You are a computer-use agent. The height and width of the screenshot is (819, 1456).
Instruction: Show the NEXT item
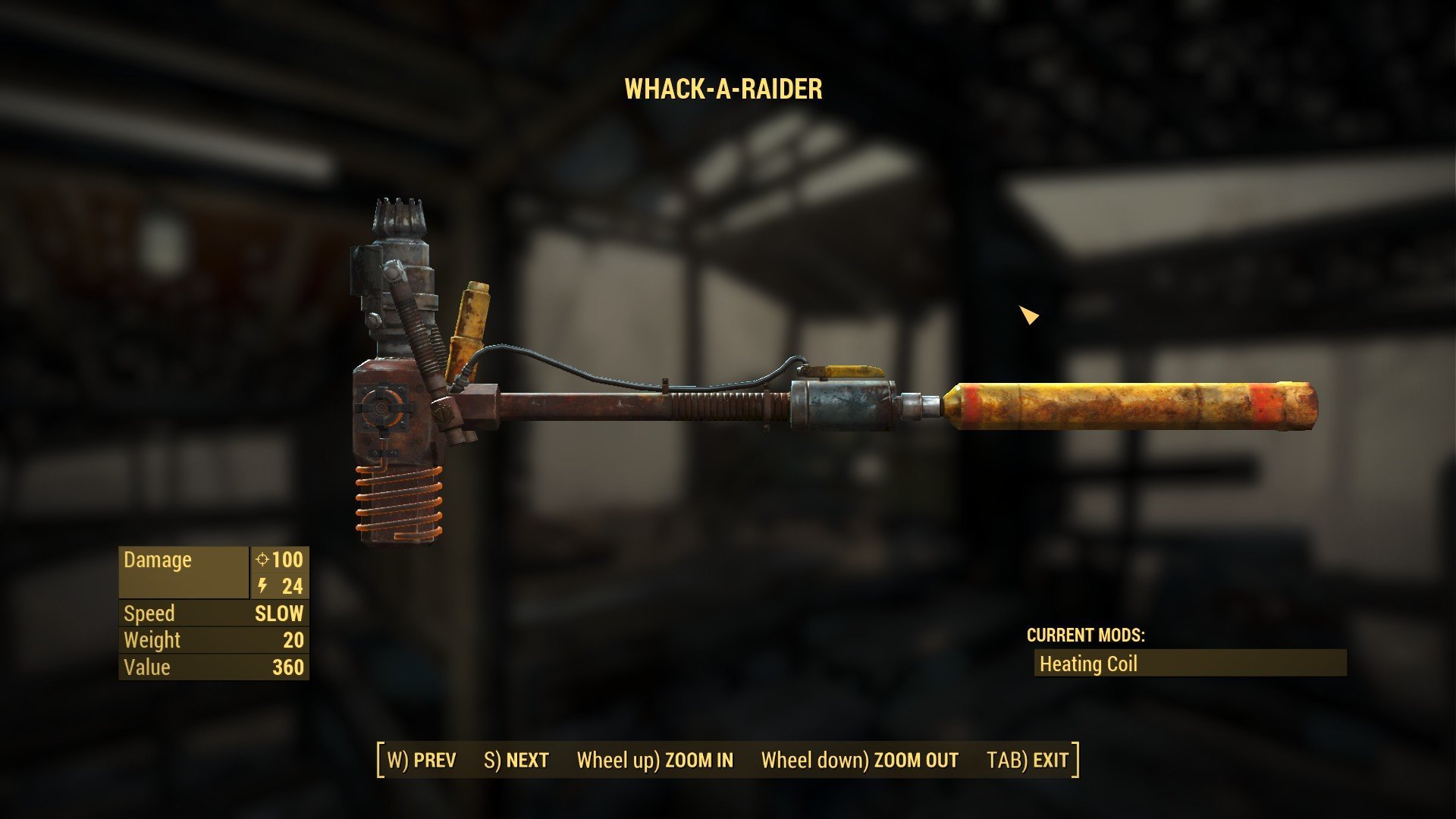516,760
